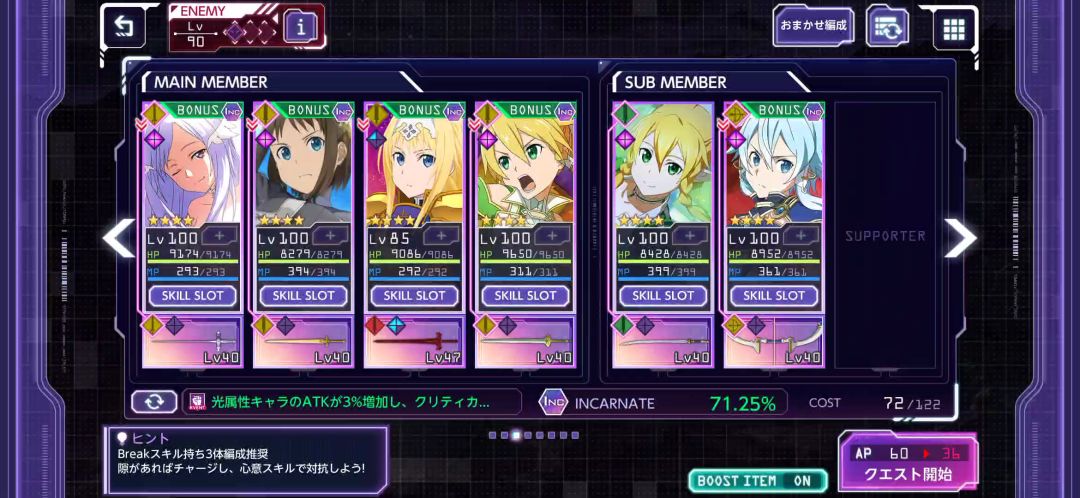The width and height of the screenshot is (1080, 498).
Task: Choose the empty SUPPORTER slot
Action: pyautogui.click(x=885, y=236)
